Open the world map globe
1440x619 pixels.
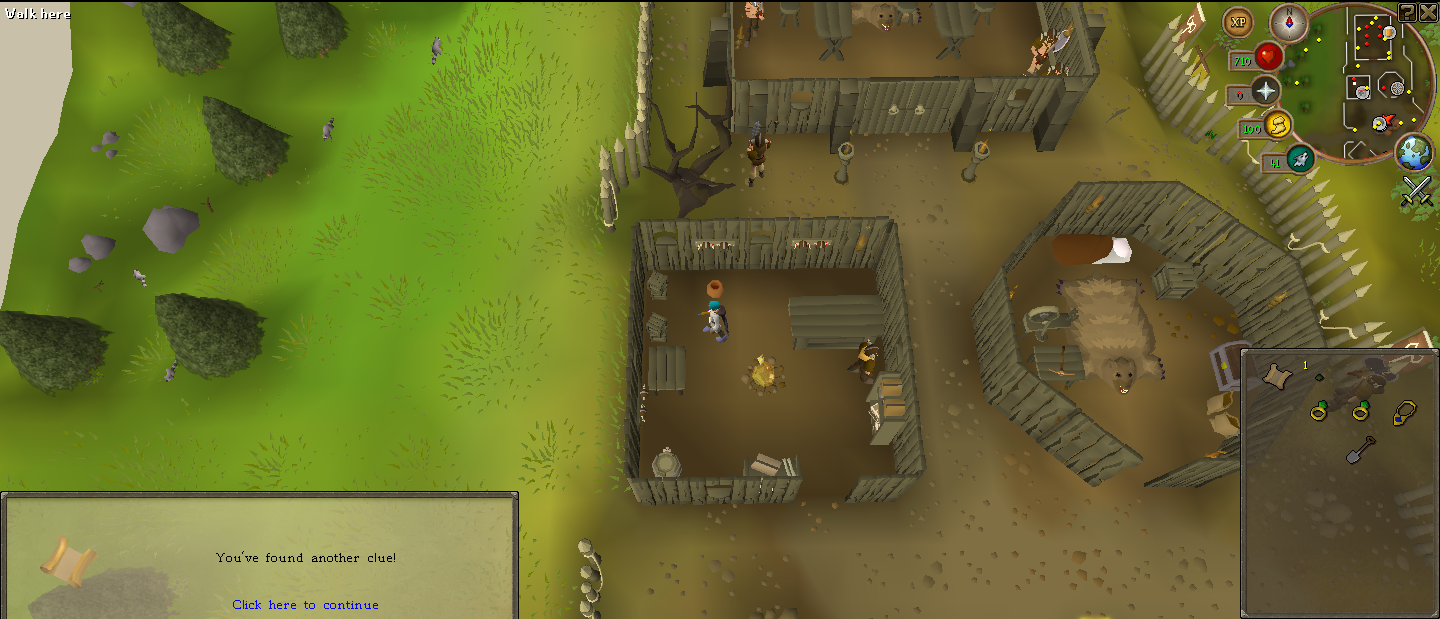1414,151
